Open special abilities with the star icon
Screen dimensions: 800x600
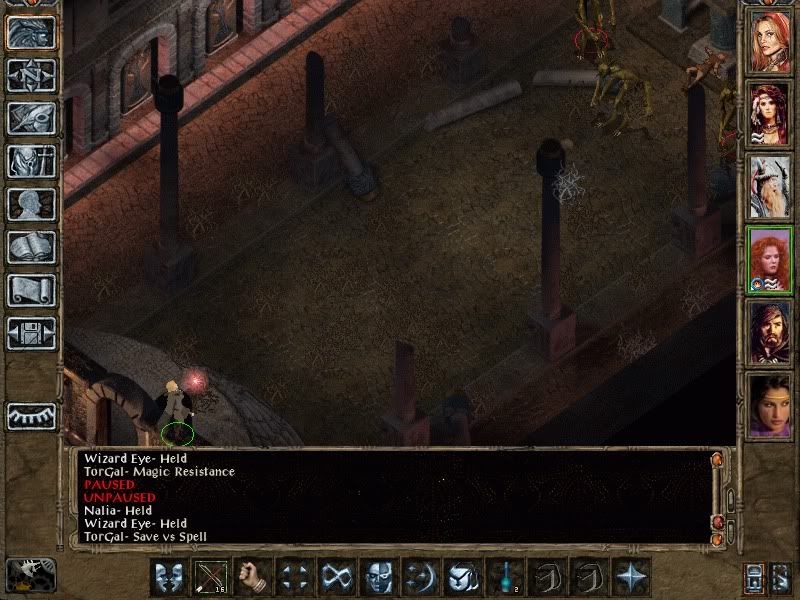coord(630,577)
